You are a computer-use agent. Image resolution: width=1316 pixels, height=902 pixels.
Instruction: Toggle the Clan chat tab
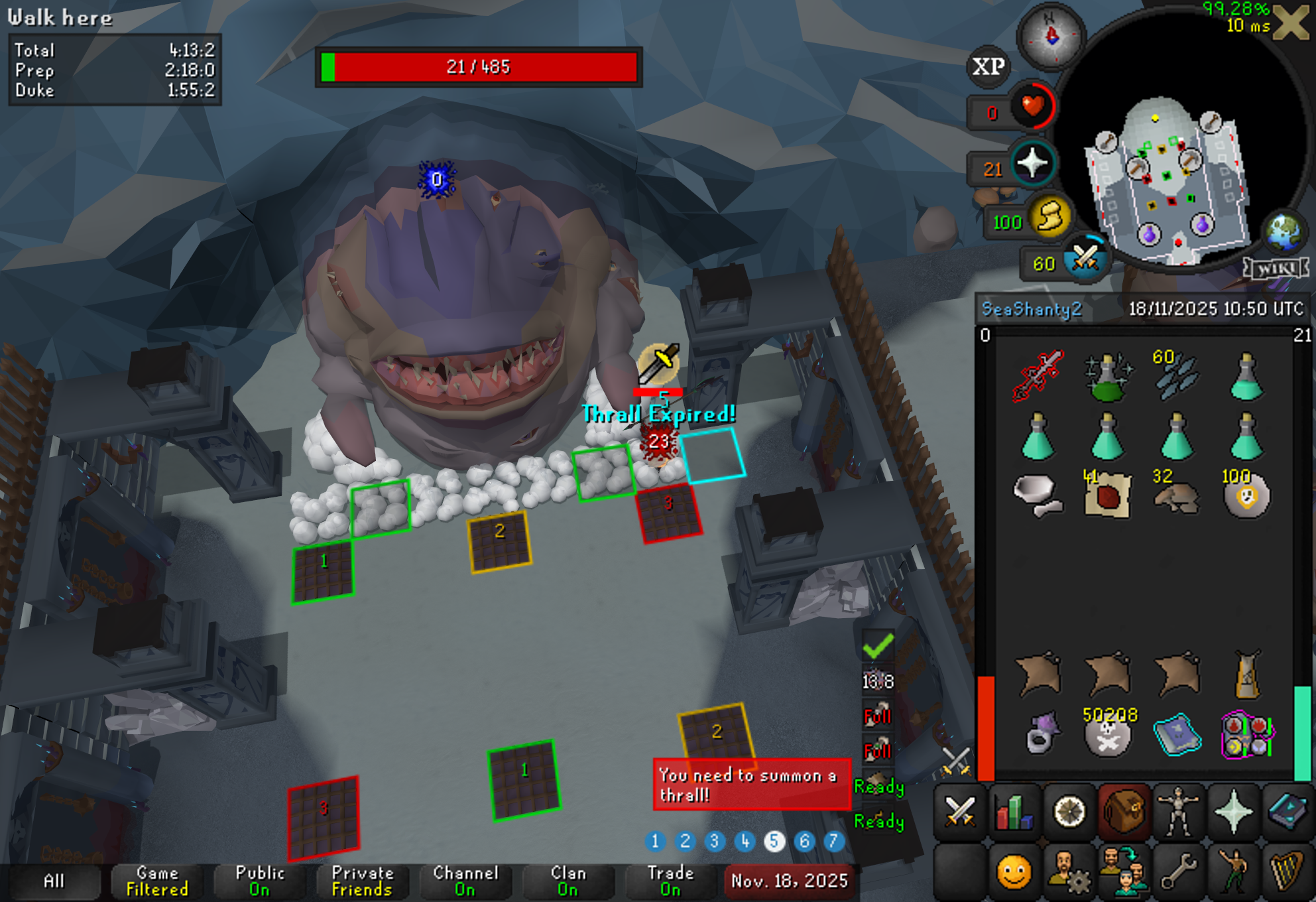568,881
